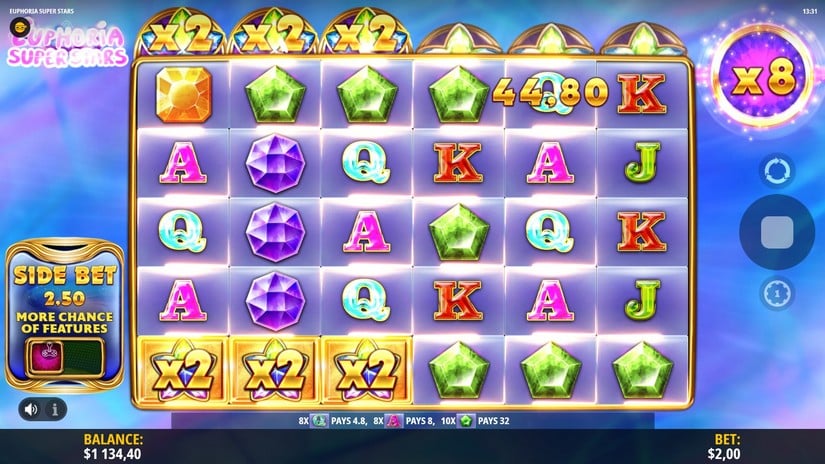Stop the current spin
The image size is (825, 464).
coord(776,232)
